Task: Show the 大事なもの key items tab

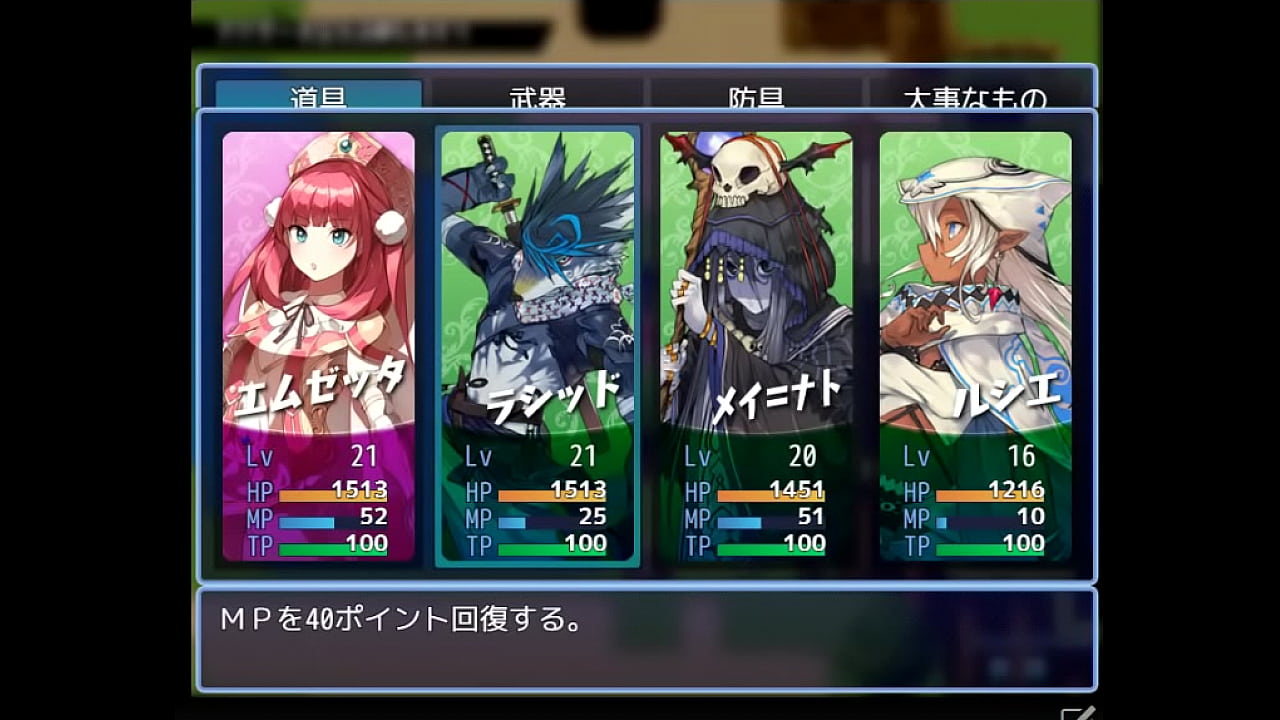Action: 975,96
